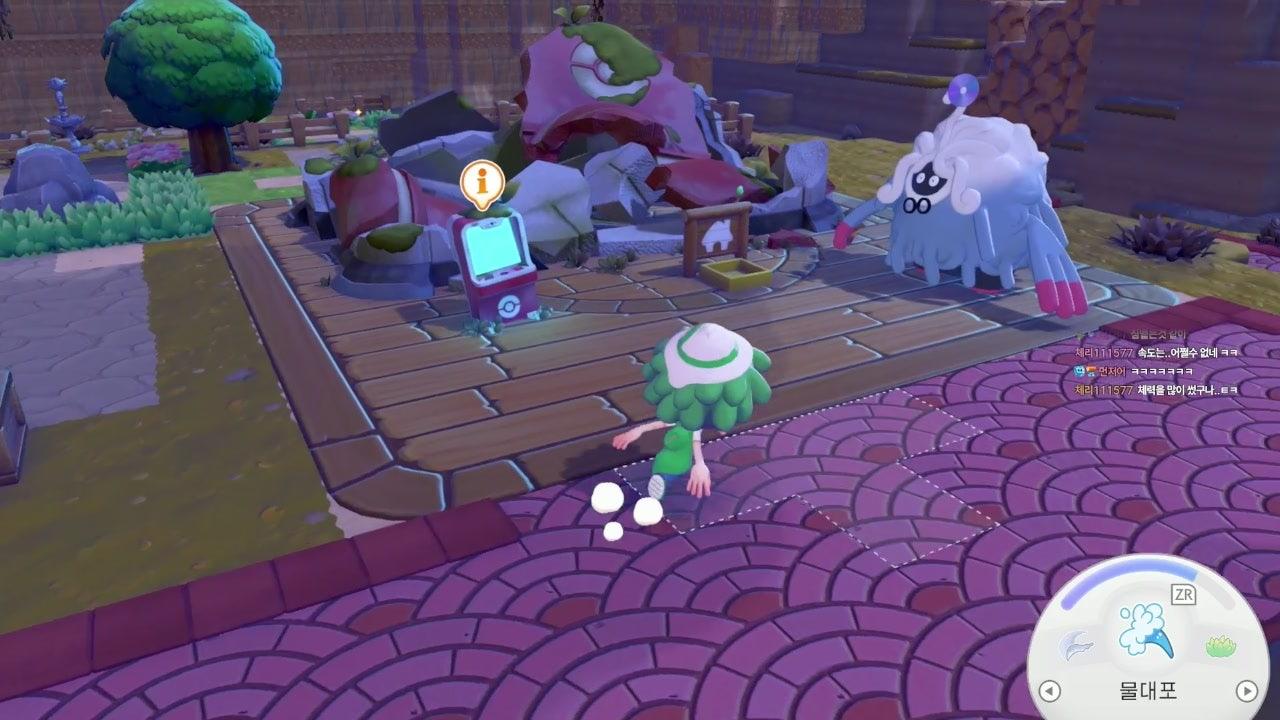
Task: Click the right arrow on skill wheel
Action: tap(1246, 690)
